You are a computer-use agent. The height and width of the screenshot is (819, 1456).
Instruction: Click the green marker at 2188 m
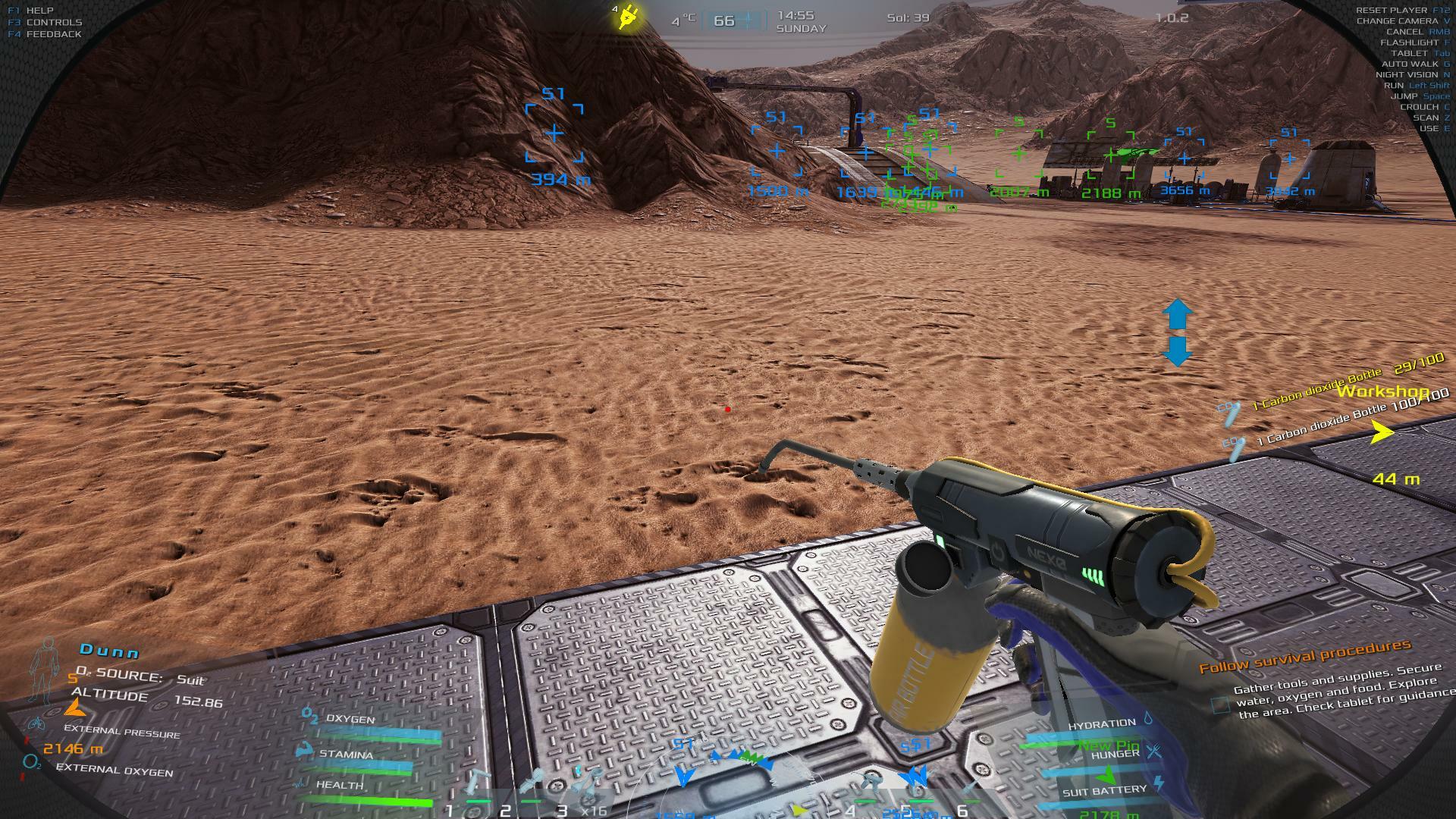1111,156
